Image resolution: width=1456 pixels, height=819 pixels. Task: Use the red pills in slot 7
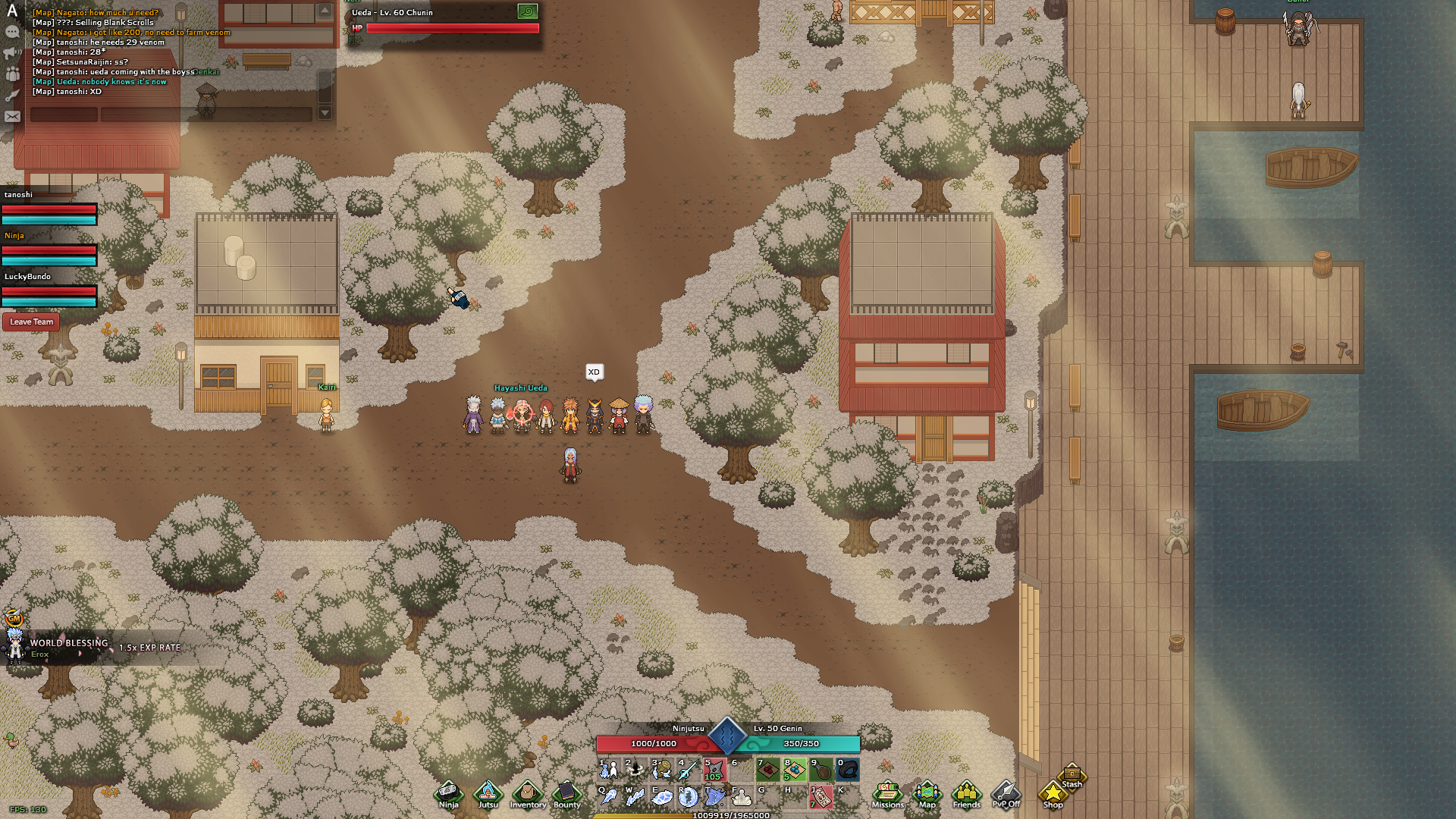[x=767, y=770]
